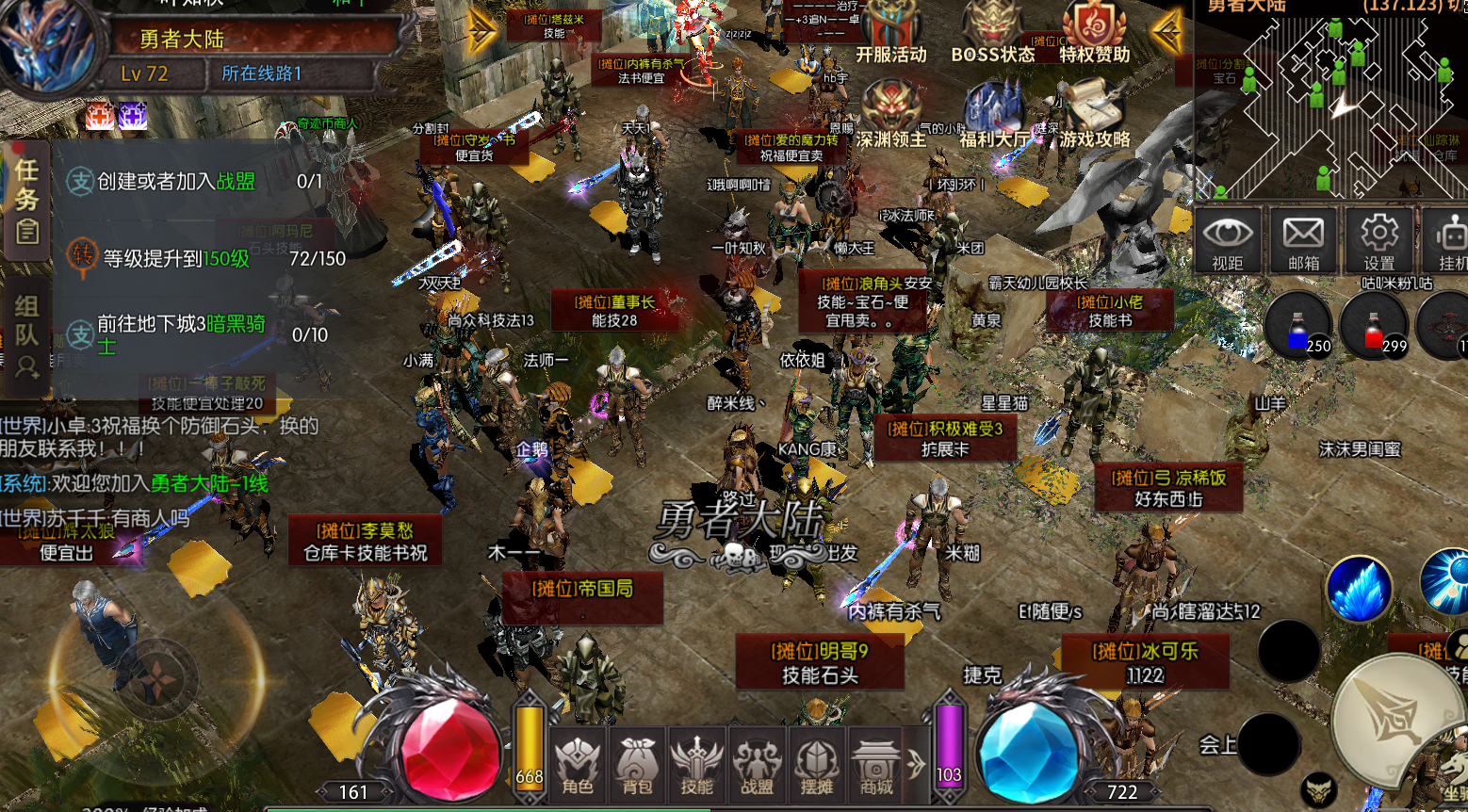Use the blue mana potion slot
The image size is (1468, 812).
coord(1298,326)
